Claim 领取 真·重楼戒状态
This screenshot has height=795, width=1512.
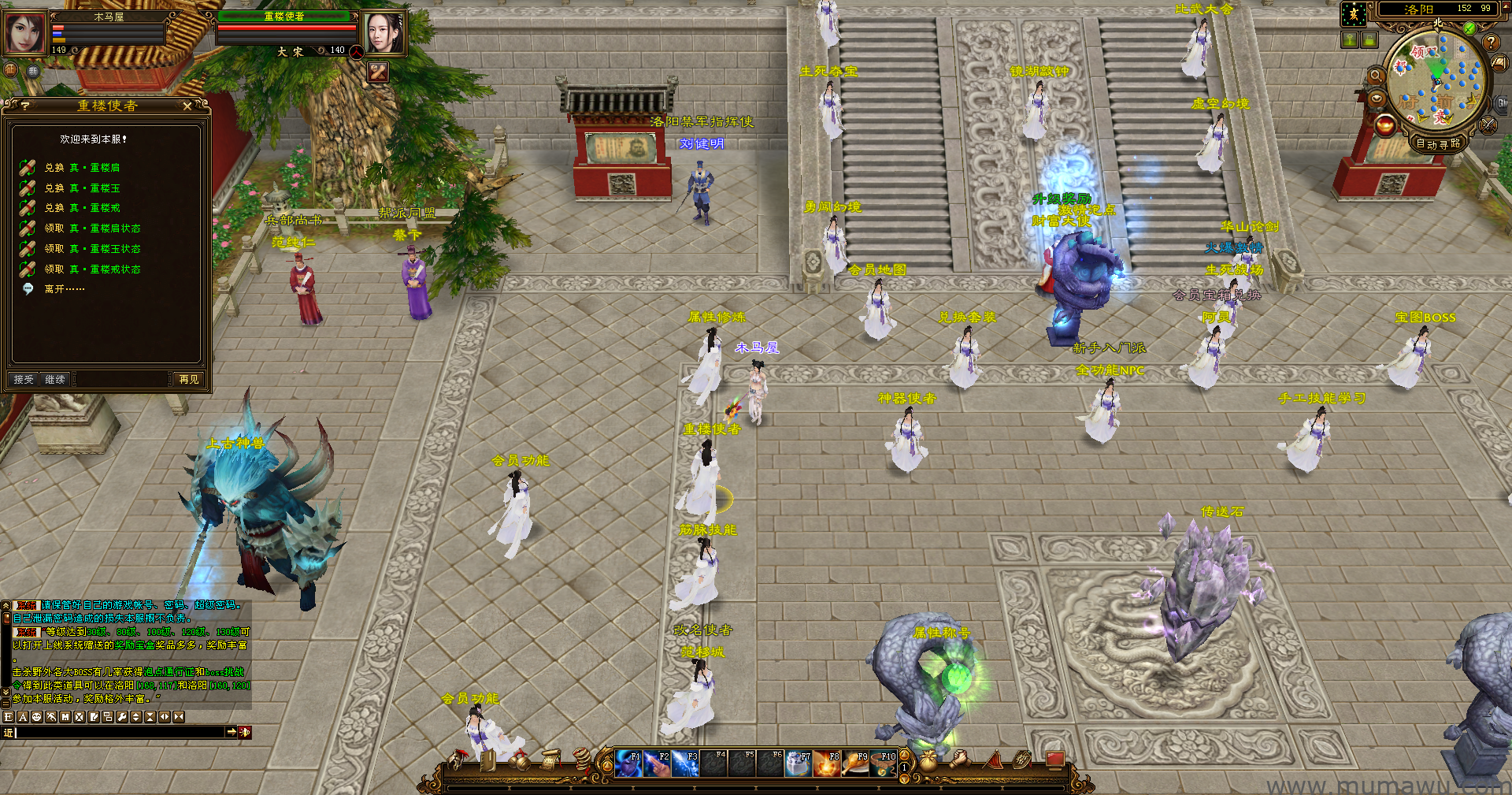92,269
